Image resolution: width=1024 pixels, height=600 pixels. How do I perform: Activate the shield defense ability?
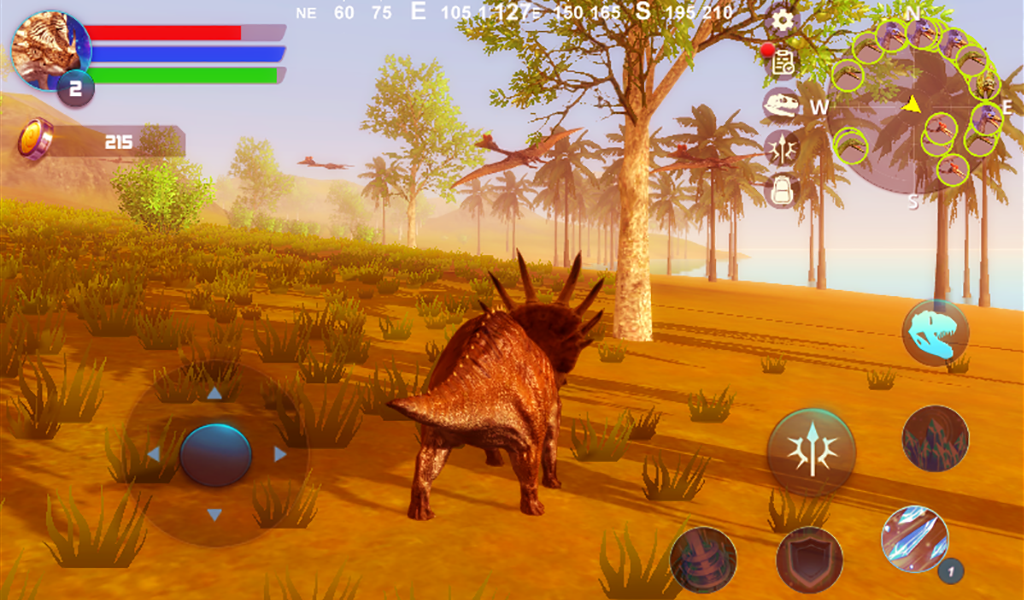pos(809,559)
